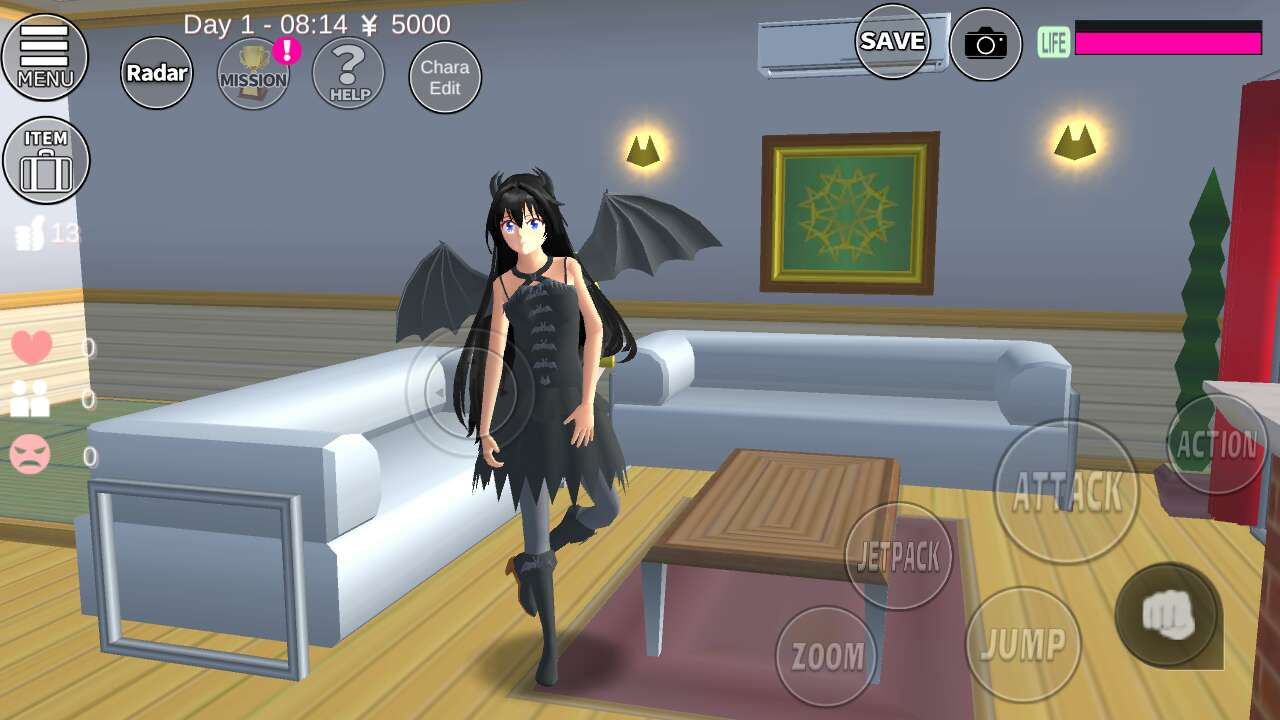
Task: Tap the virtual movement joystick
Action: coord(470,392)
